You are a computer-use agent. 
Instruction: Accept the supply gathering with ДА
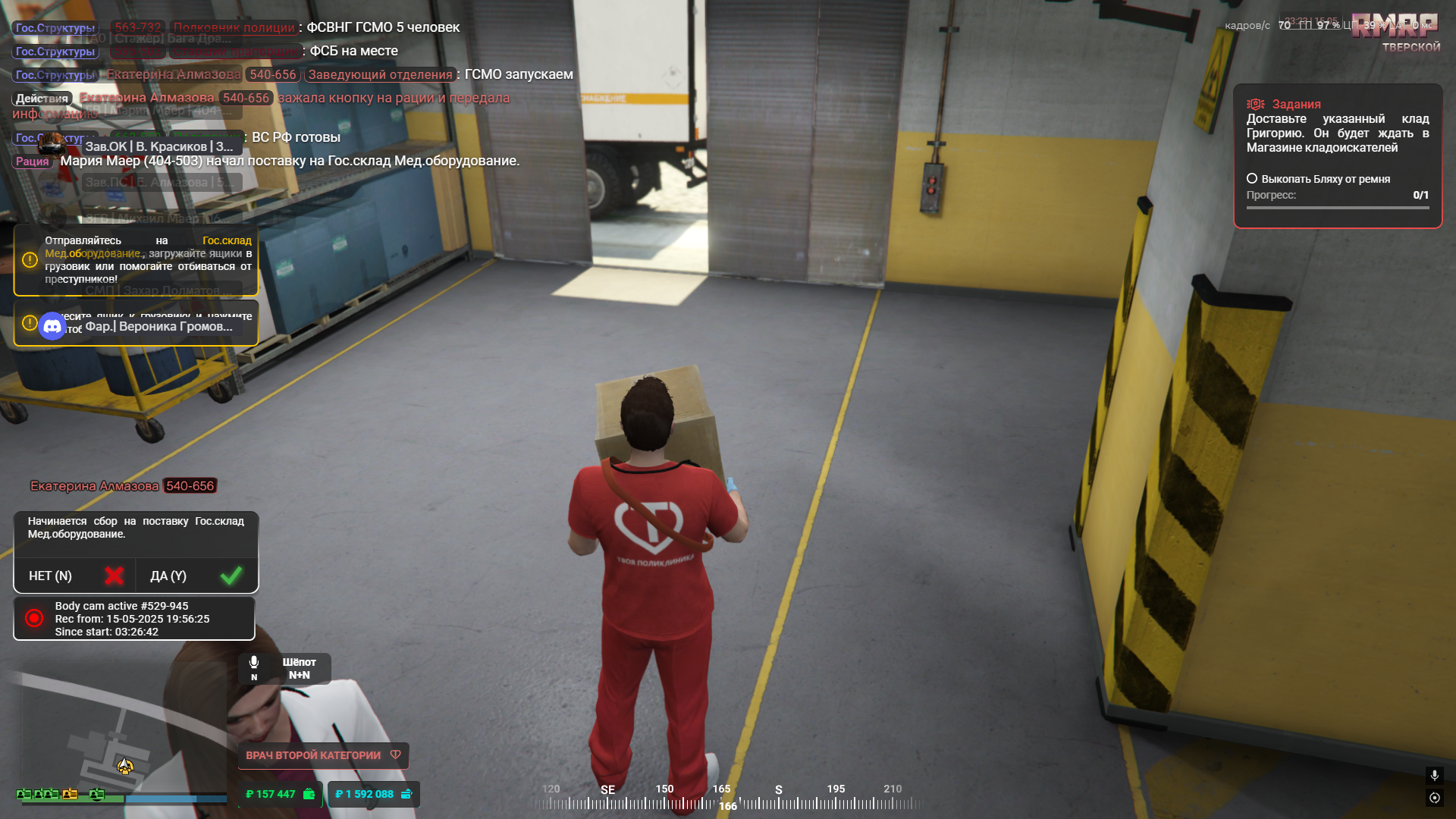(x=196, y=576)
